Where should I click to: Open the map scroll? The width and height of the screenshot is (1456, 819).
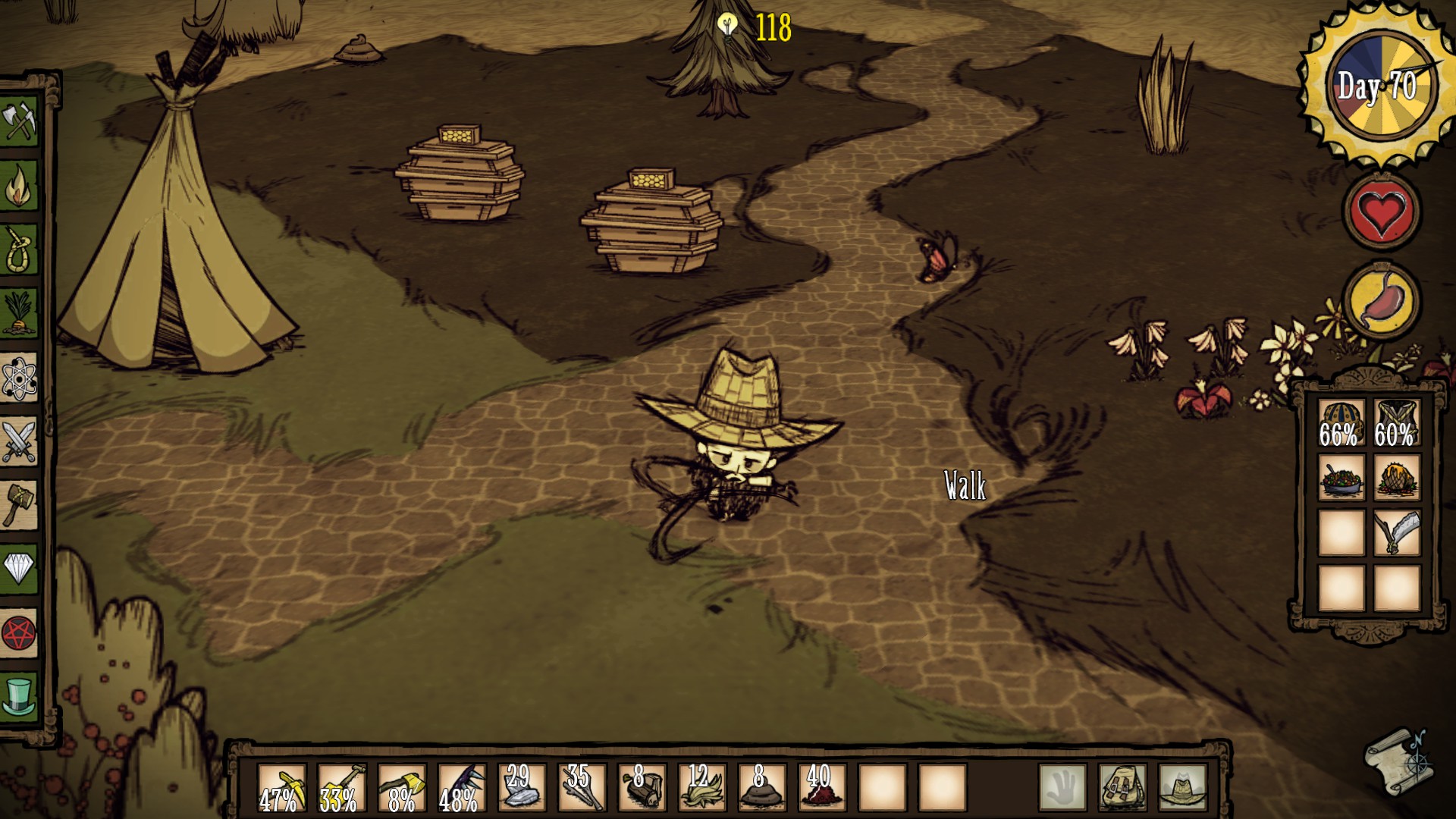[x=1398, y=761]
